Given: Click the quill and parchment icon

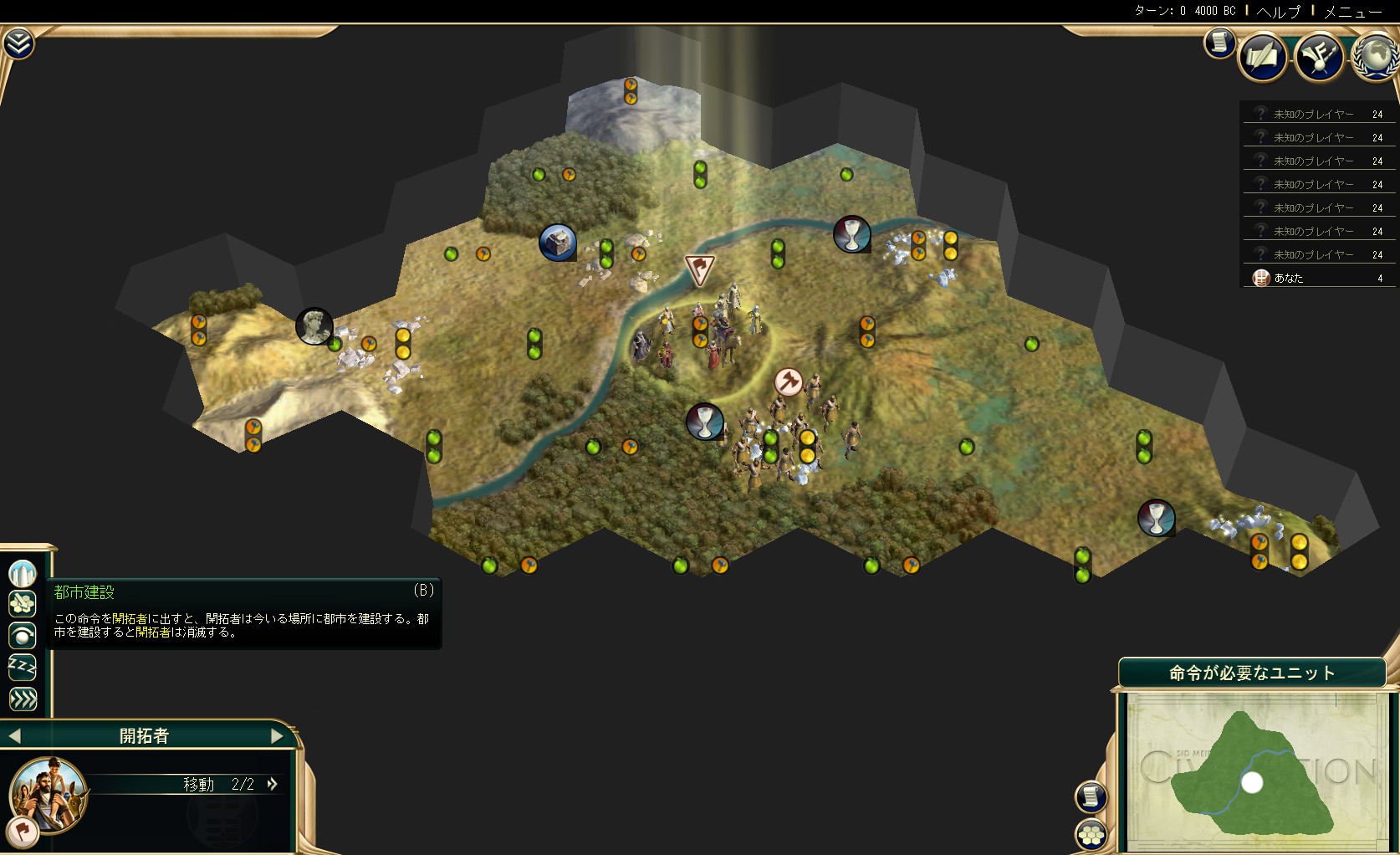Looking at the screenshot, I should pyautogui.click(x=1262, y=57).
